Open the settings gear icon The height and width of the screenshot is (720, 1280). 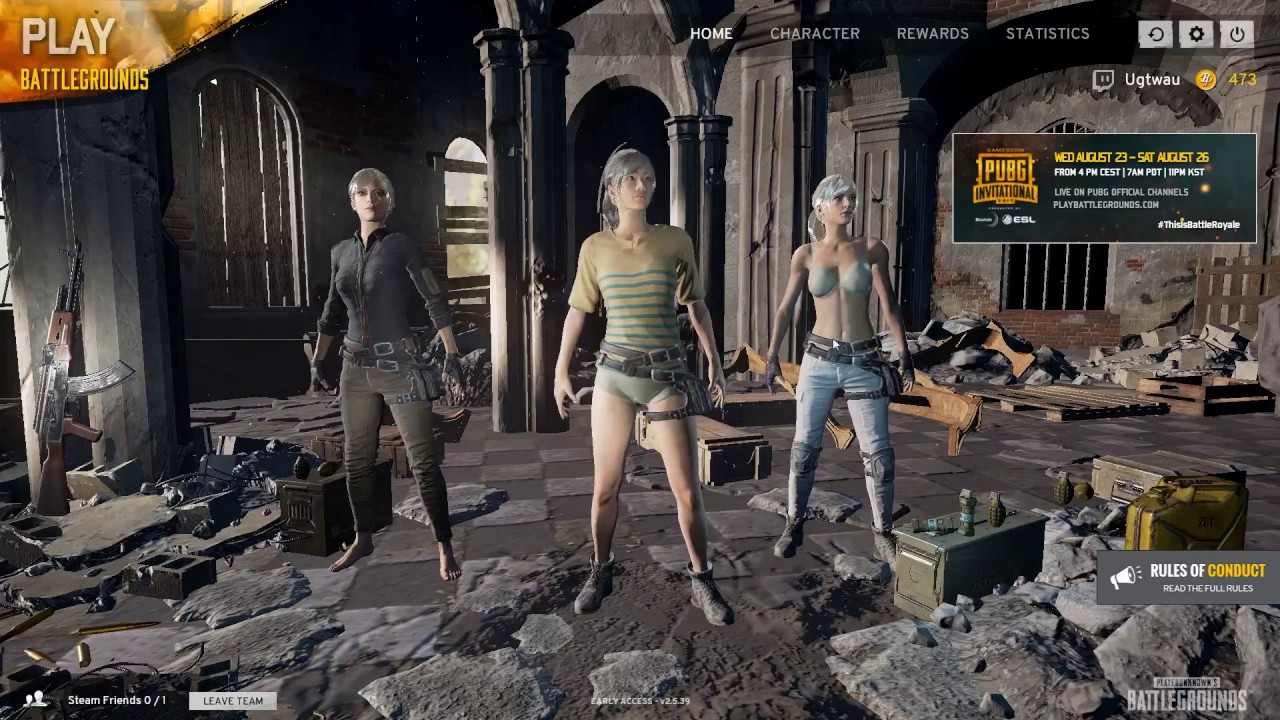coord(1195,34)
